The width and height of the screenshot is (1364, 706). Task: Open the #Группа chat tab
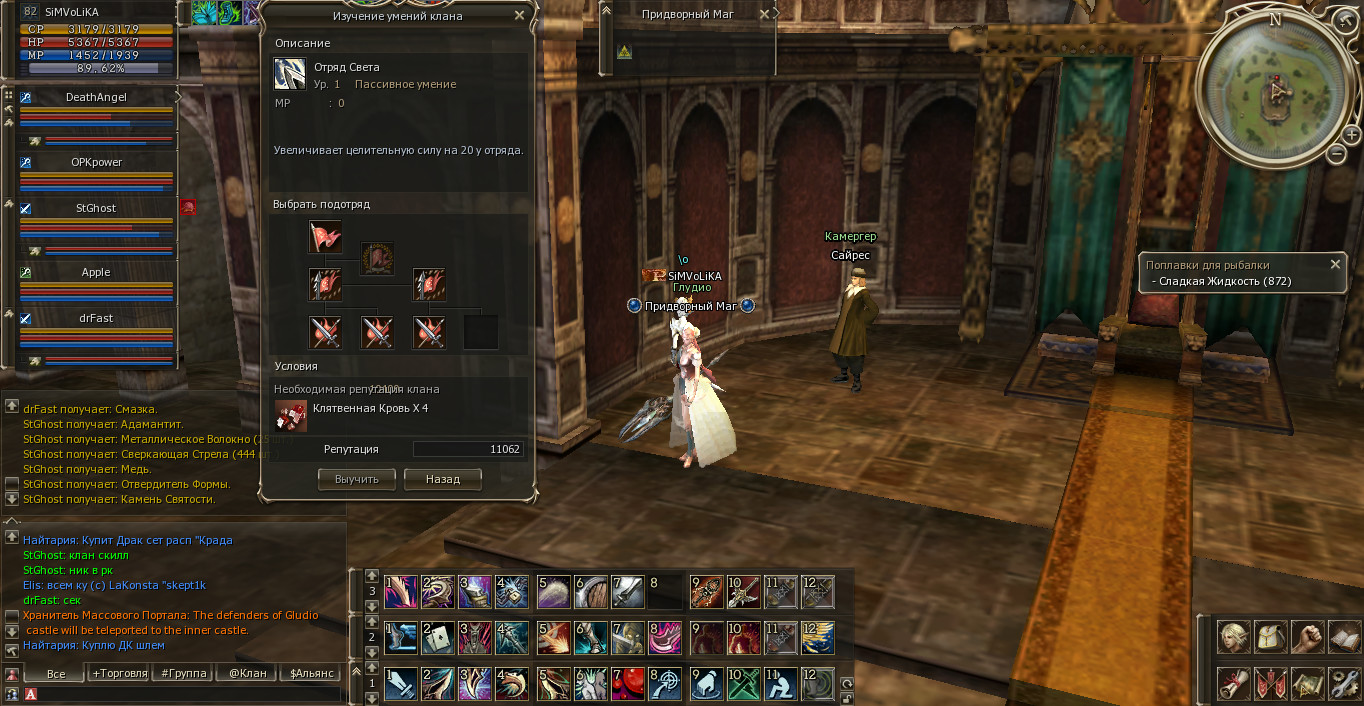tap(184, 673)
